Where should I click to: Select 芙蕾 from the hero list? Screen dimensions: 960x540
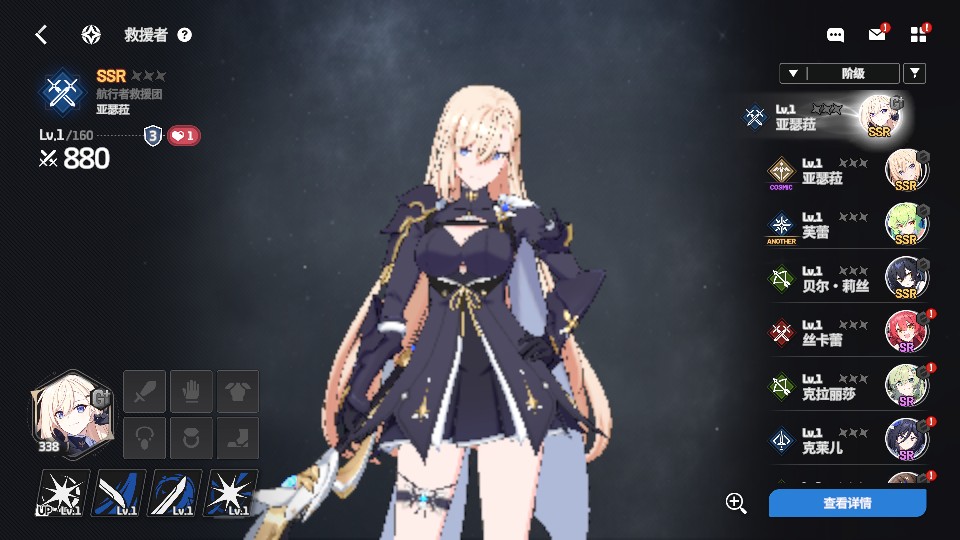(x=850, y=225)
